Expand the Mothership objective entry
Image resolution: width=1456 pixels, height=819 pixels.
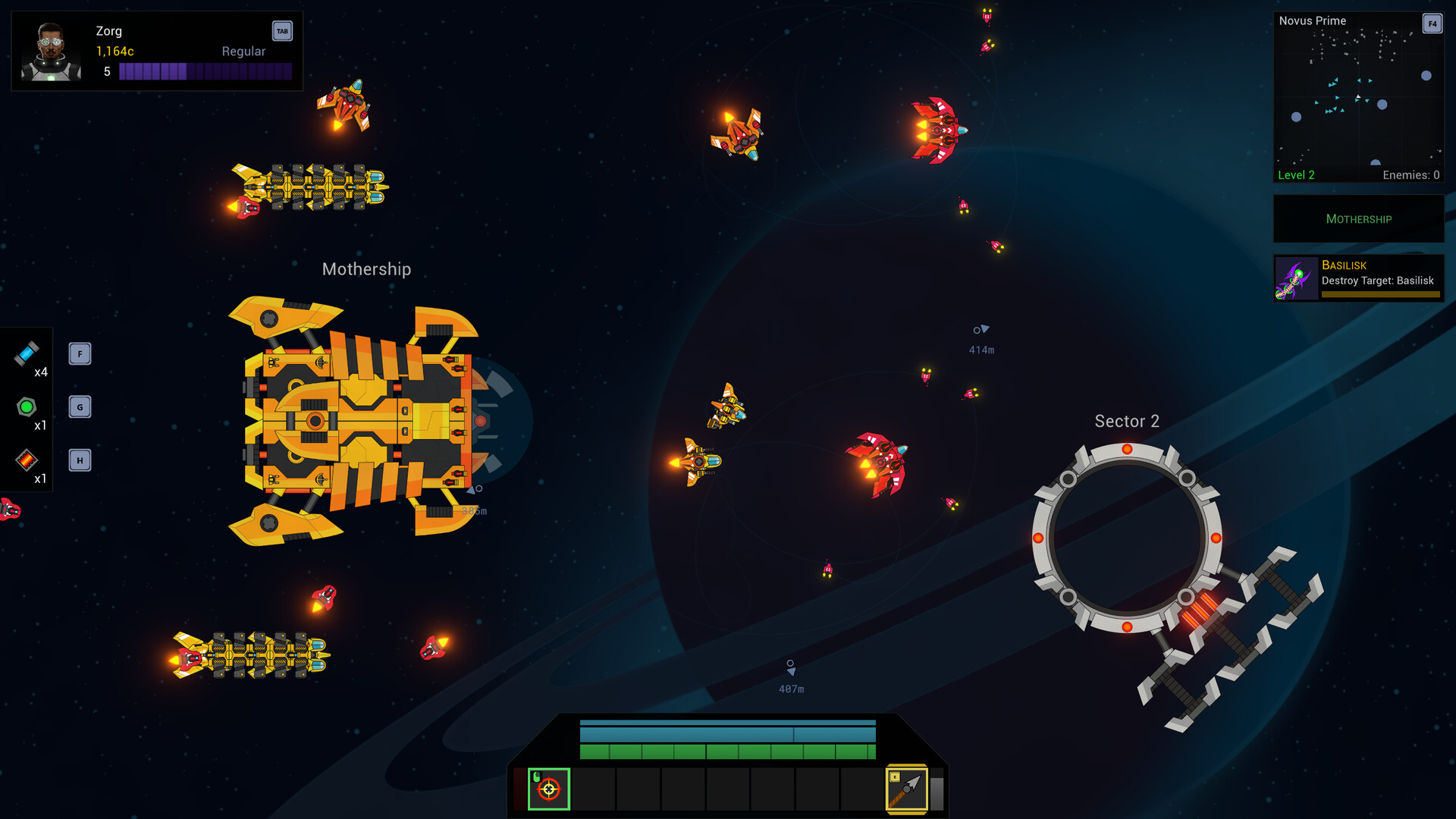click(x=1358, y=218)
